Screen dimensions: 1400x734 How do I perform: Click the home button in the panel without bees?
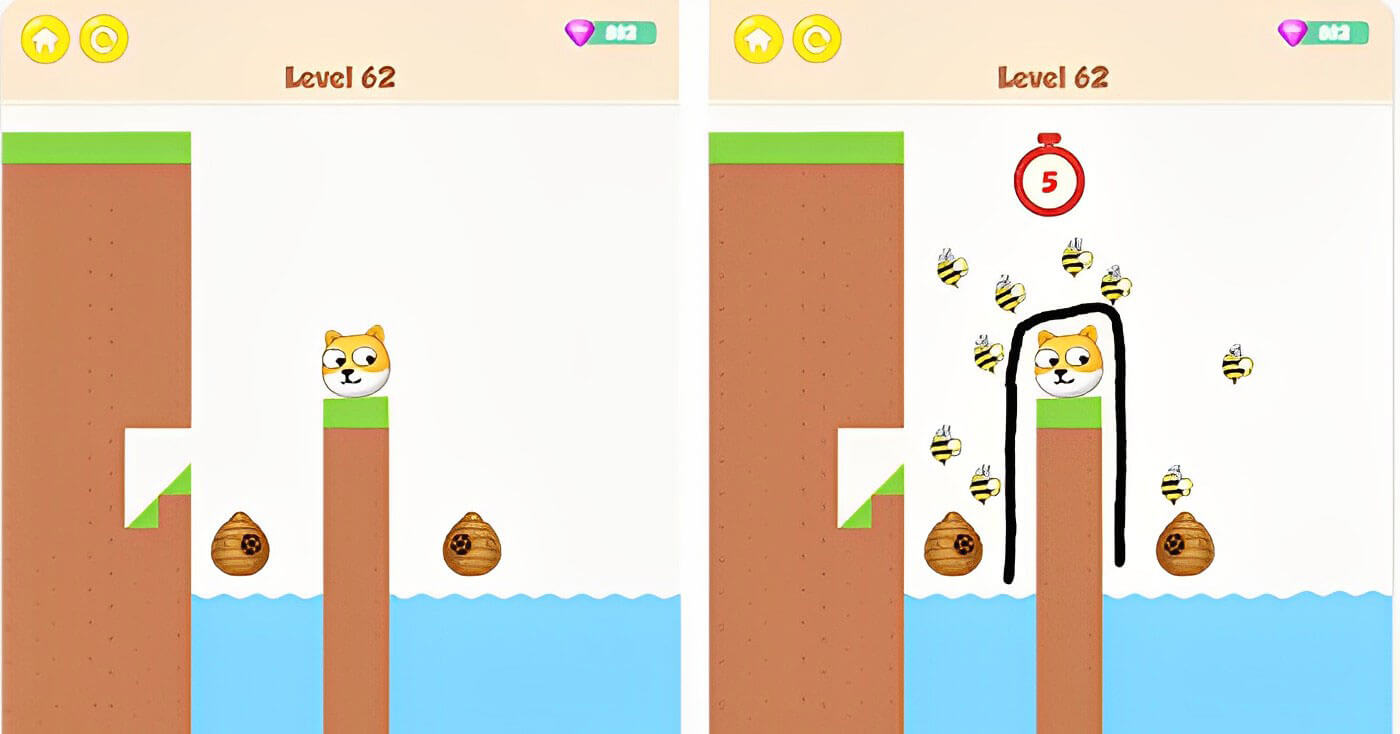45,39
